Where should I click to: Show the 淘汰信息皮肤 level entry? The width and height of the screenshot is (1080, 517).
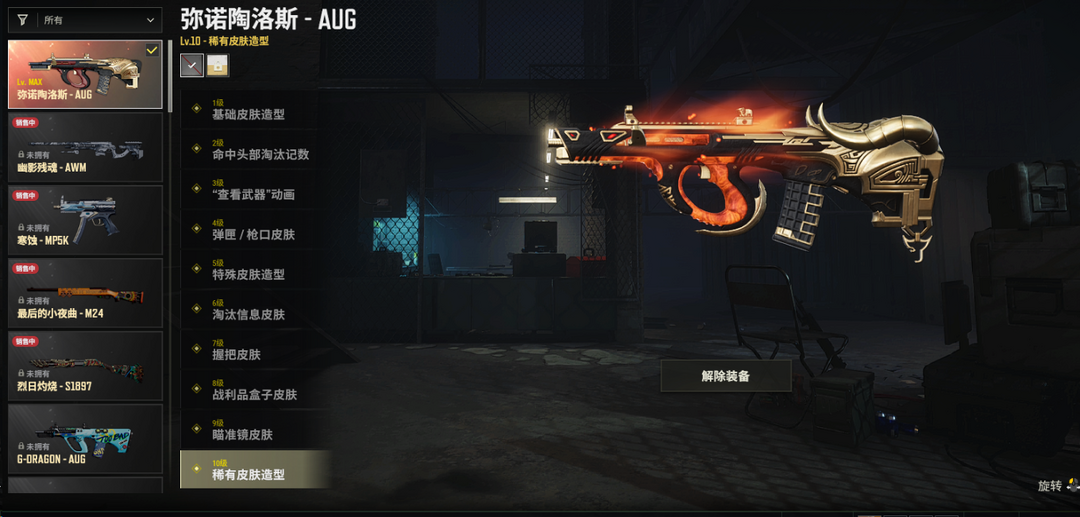255,310
